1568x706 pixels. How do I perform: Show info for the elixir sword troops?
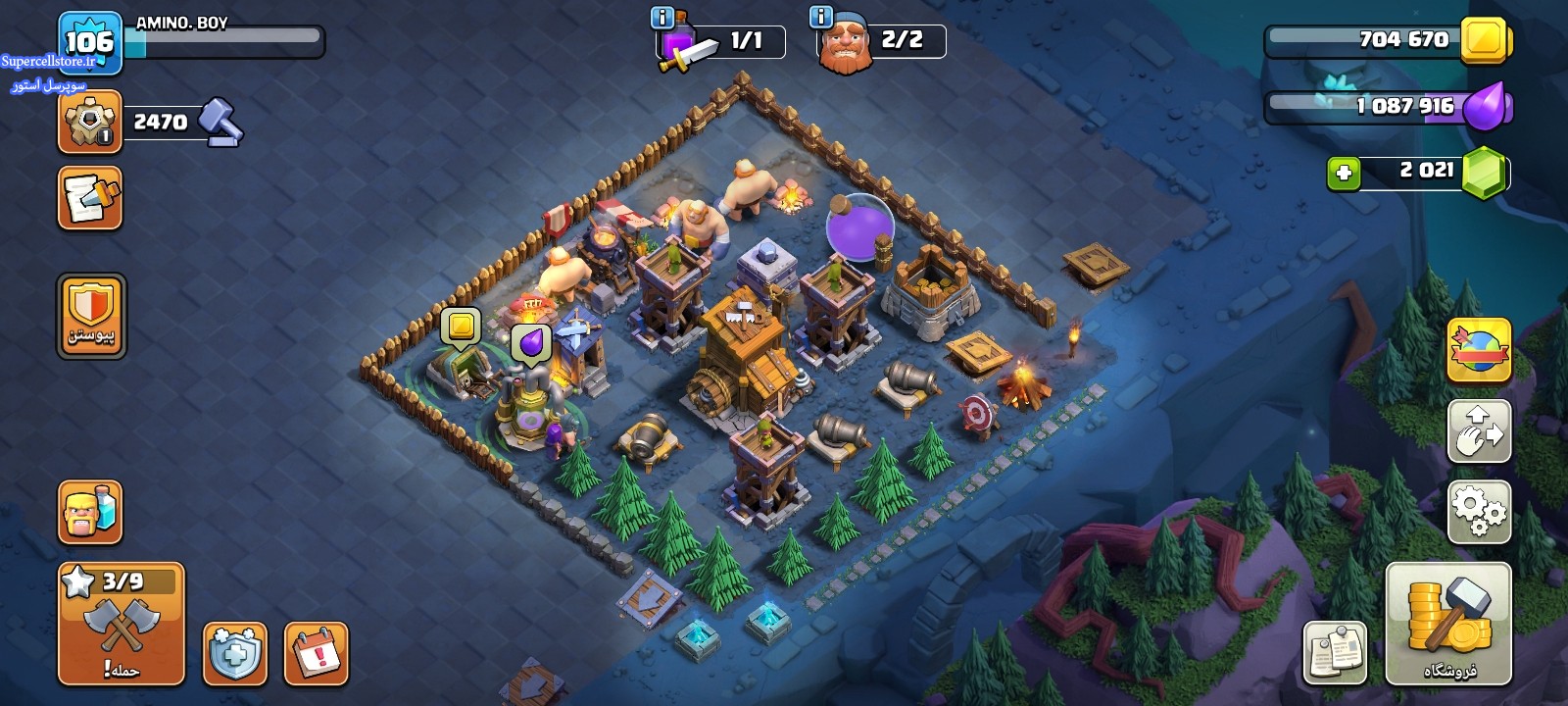(662, 18)
